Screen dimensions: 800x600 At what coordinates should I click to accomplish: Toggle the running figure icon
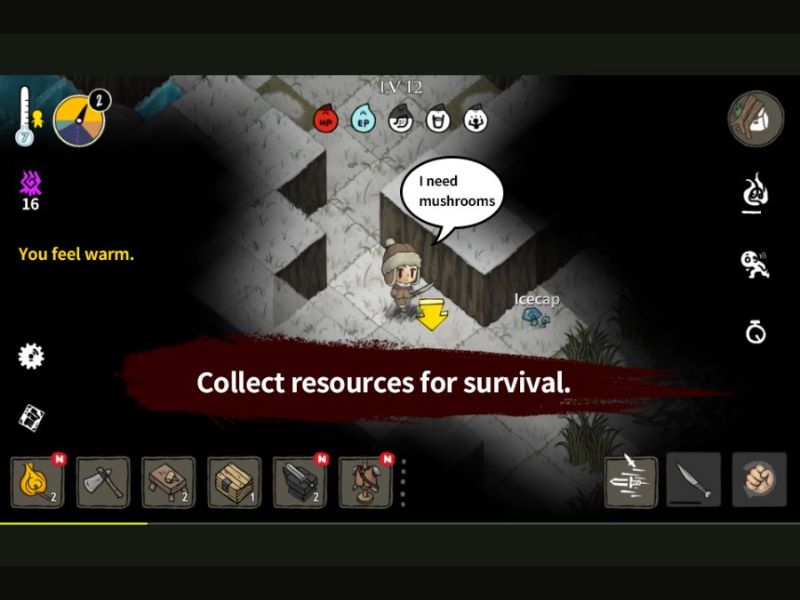pos(755,265)
